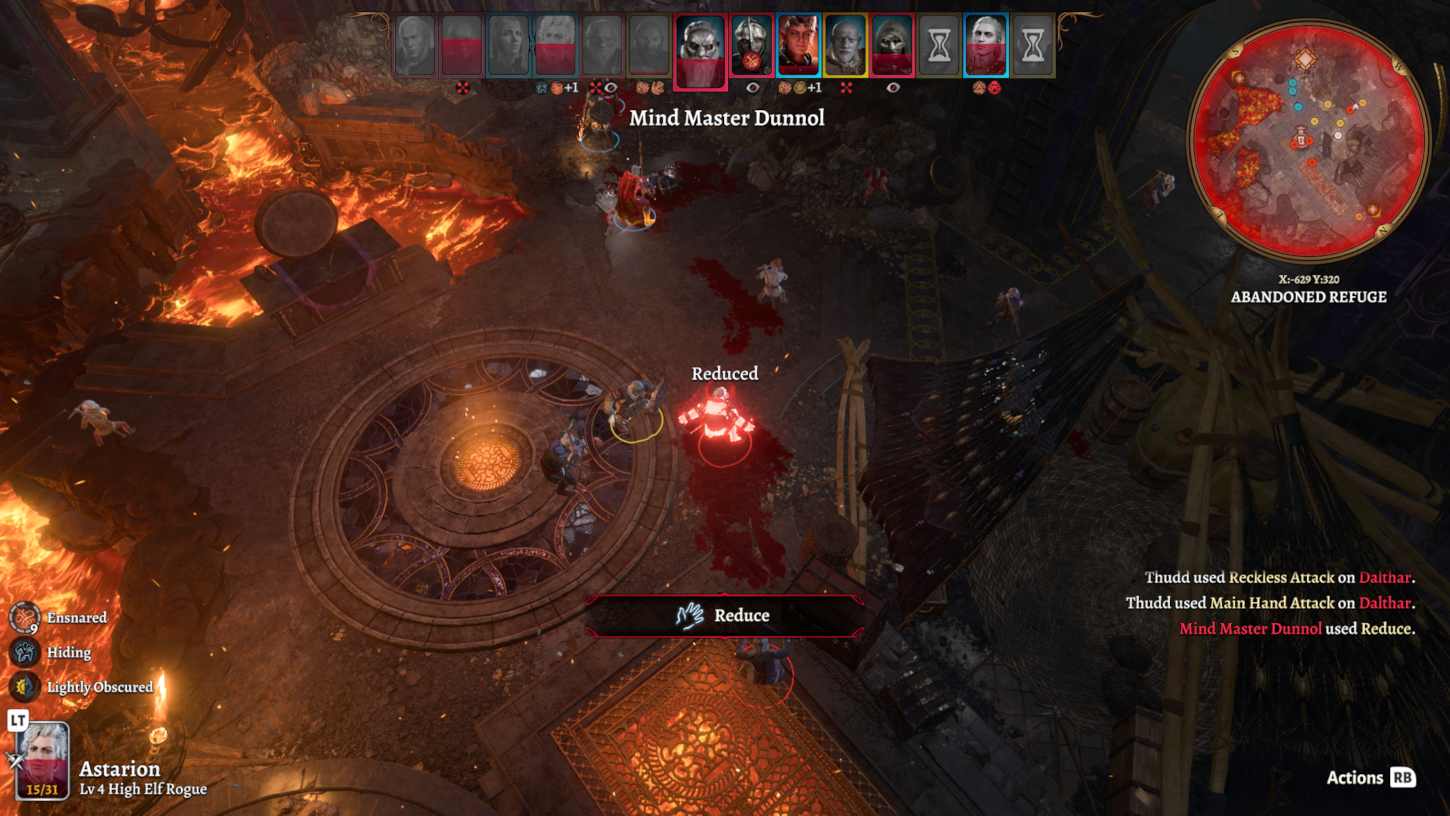Check the Lightly Obscured status icon

click(25, 687)
